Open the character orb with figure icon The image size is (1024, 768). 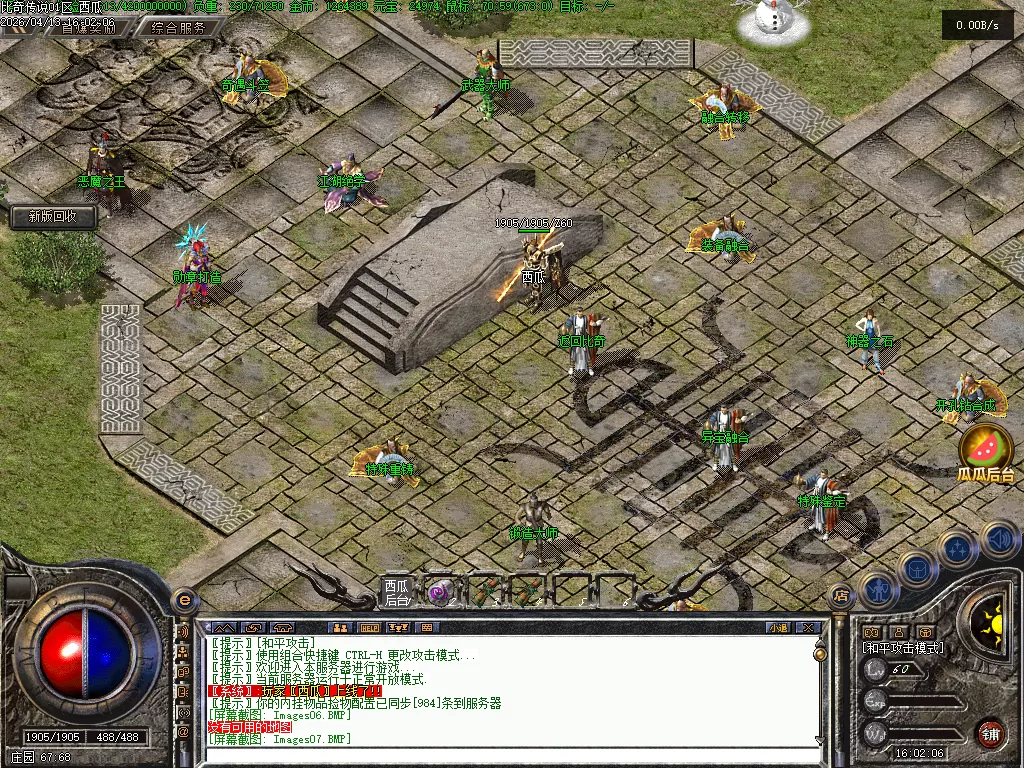point(877,590)
